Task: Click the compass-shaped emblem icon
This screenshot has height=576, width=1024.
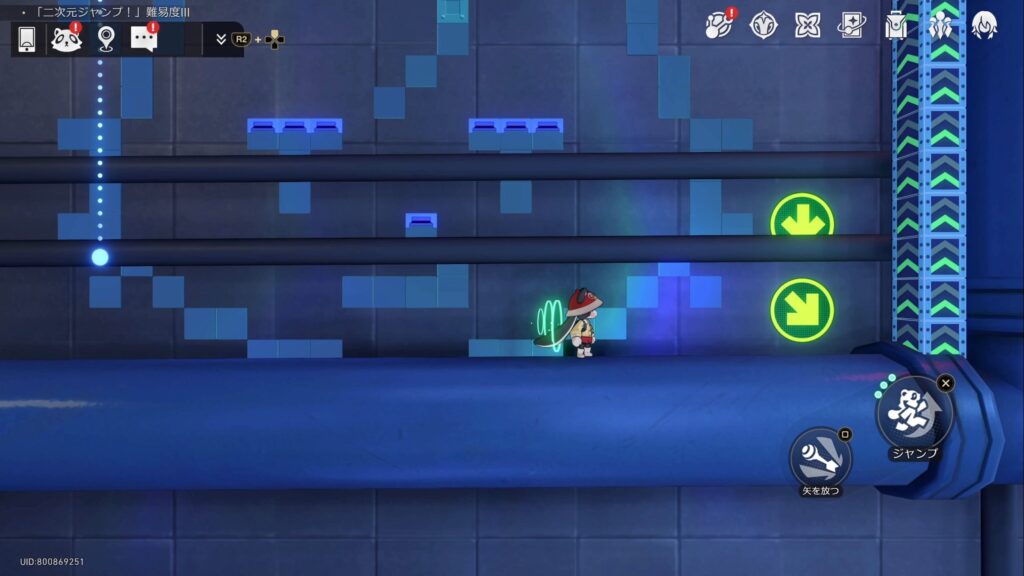Action: (x=764, y=26)
